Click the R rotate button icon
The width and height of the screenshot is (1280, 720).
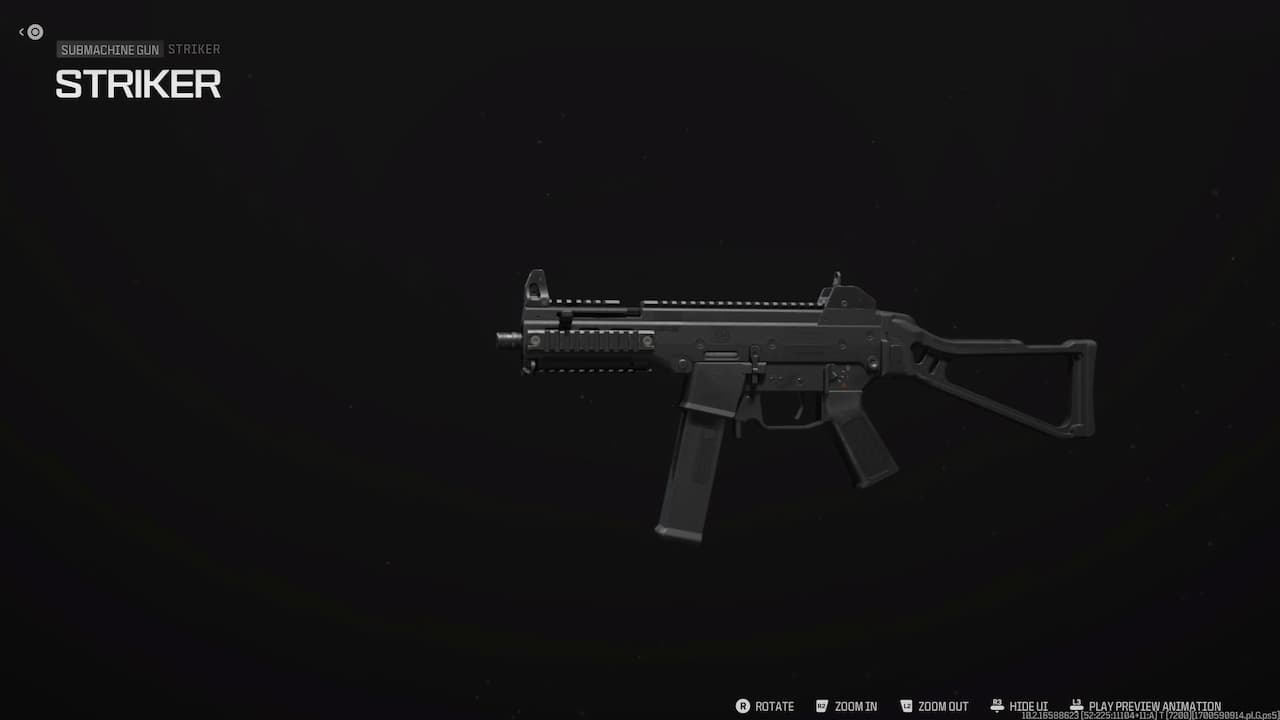point(744,705)
